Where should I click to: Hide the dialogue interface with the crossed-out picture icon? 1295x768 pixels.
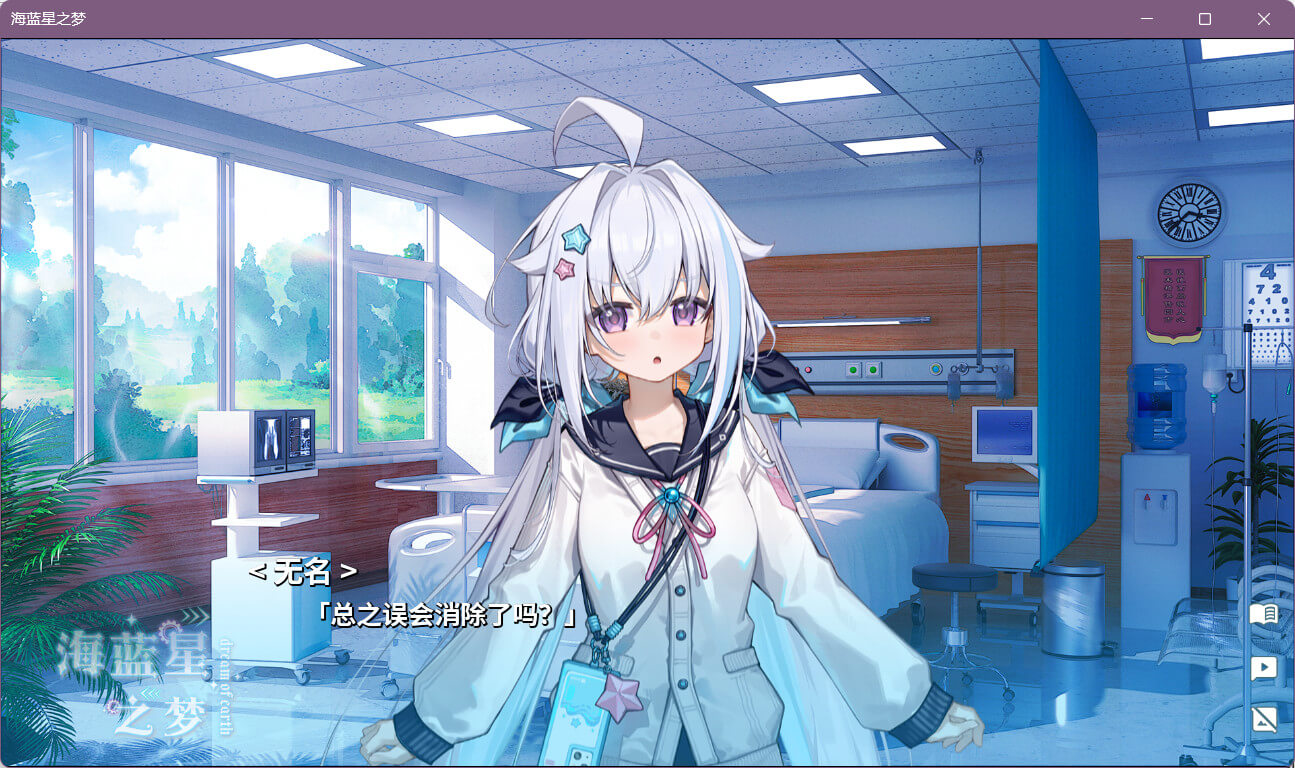1264,719
